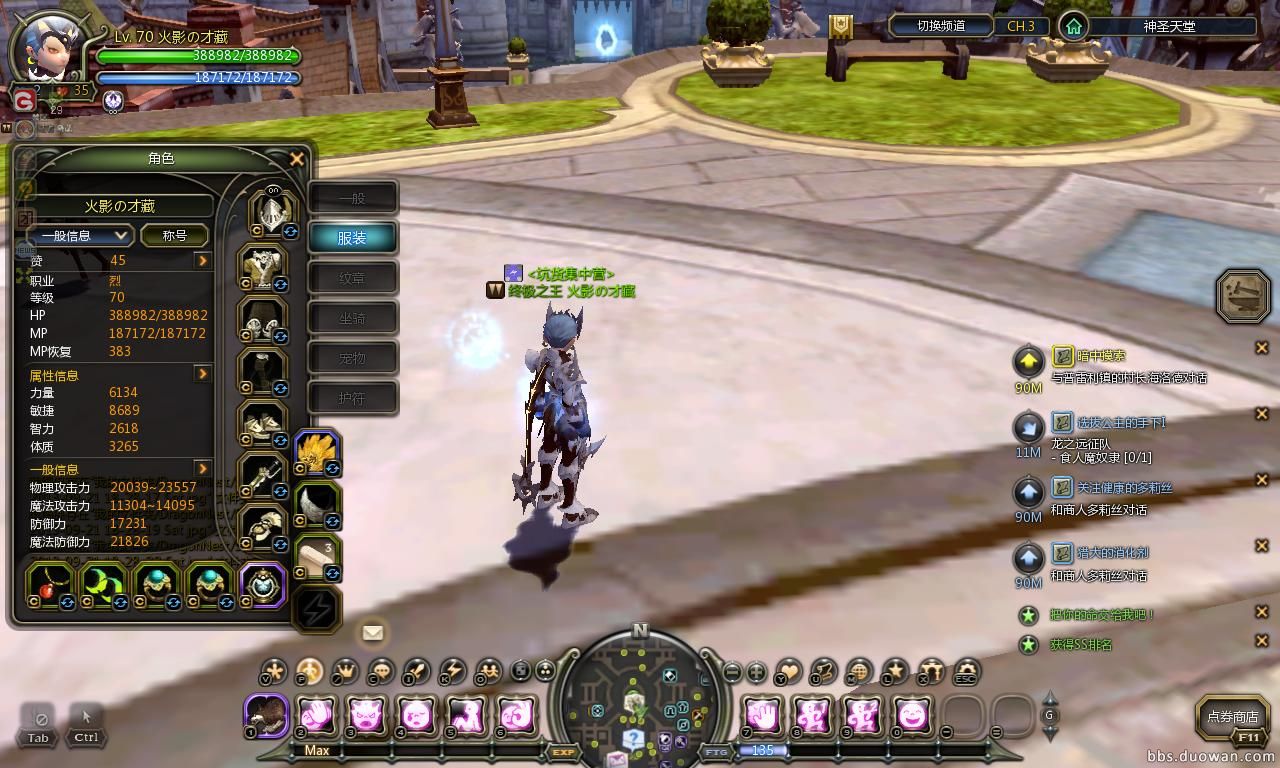1280x768 pixels.
Task: Show the 坐骑 mount tab
Action: click(352, 318)
